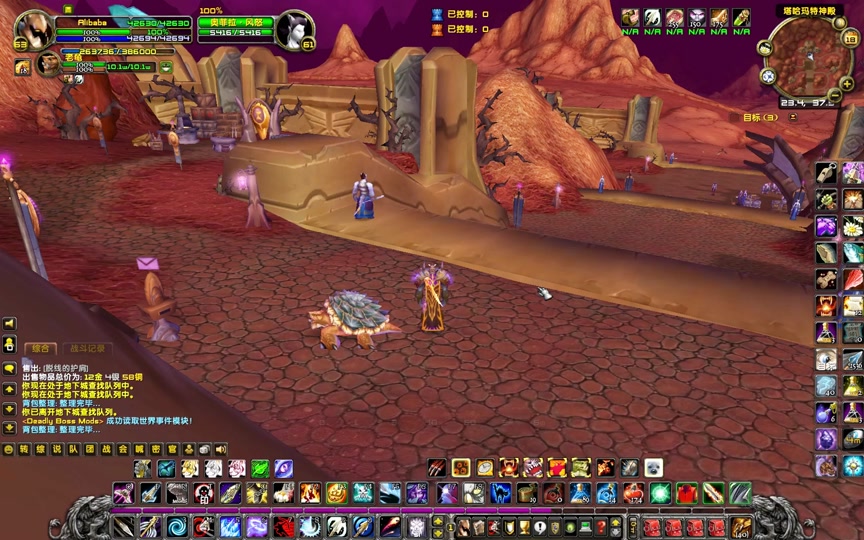
Task: Switch to the 综合 chat tab
Action: (41, 348)
